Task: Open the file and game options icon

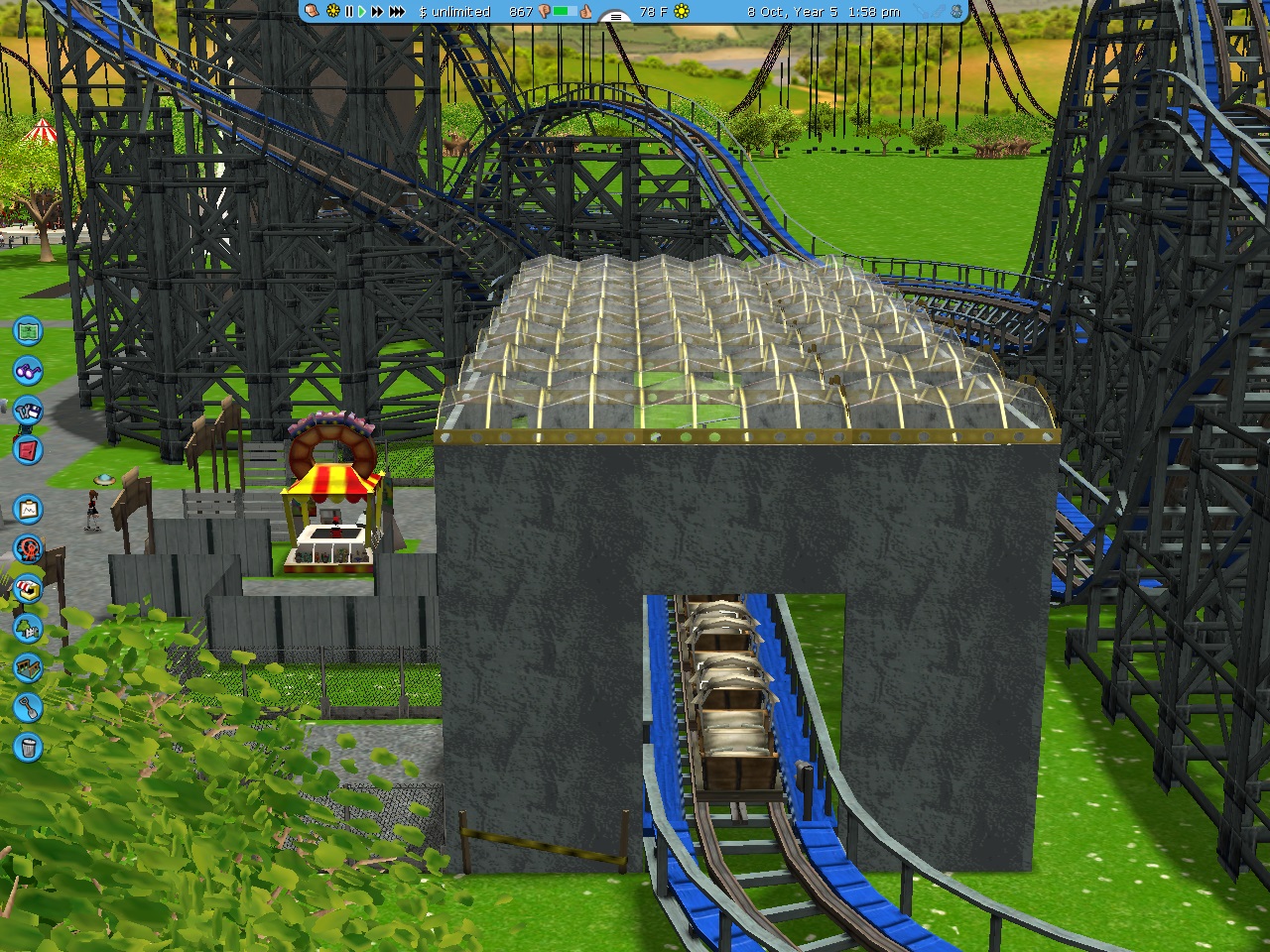Action: click(28, 410)
